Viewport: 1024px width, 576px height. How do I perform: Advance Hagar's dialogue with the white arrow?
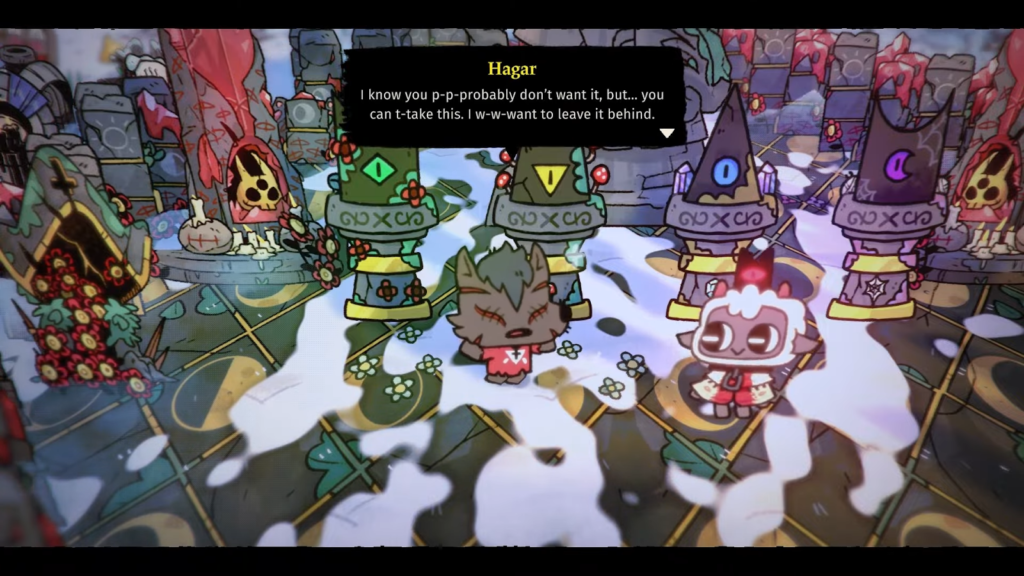tap(667, 133)
